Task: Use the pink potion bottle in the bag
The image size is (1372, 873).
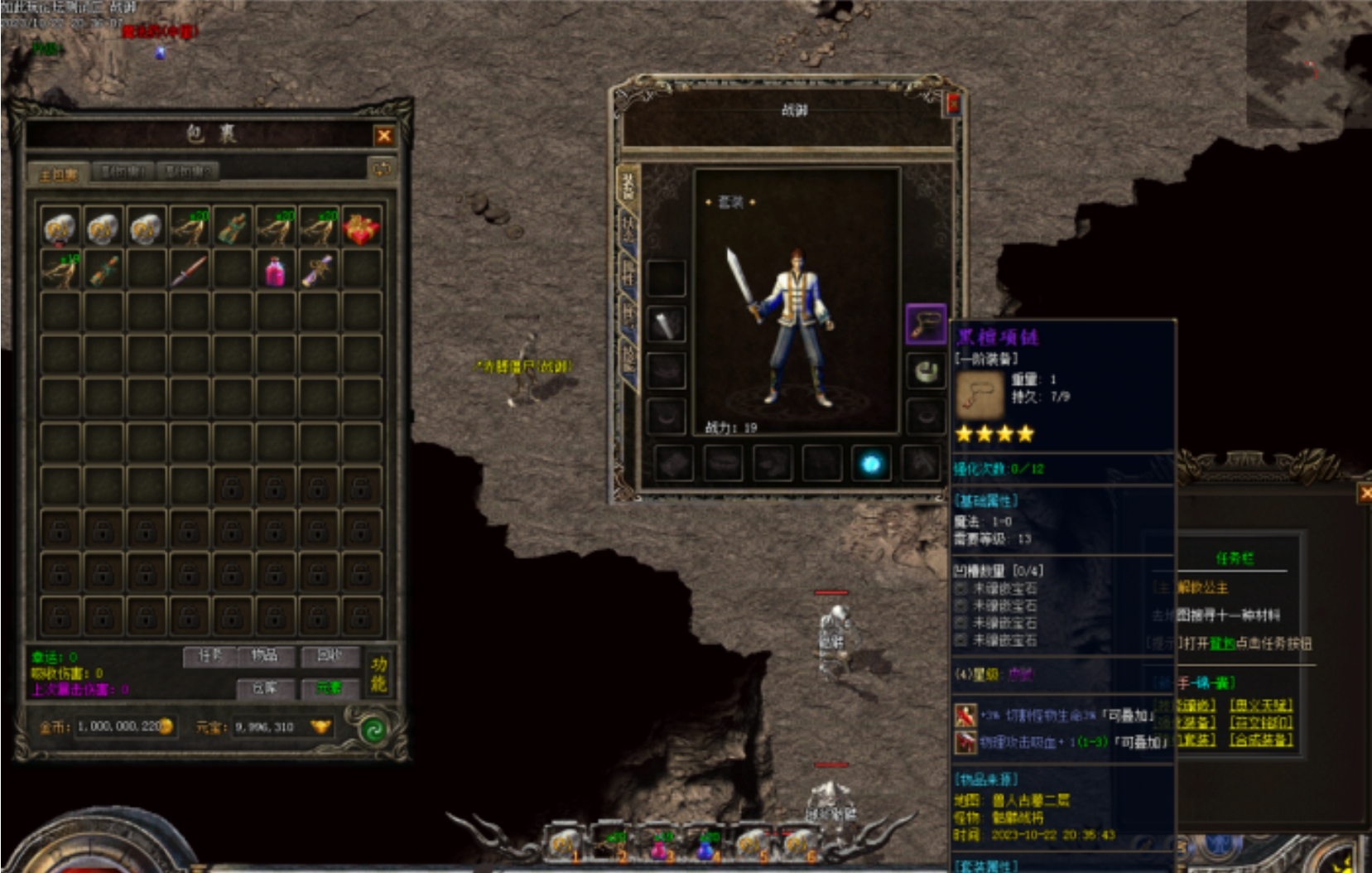Action: (275, 271)
